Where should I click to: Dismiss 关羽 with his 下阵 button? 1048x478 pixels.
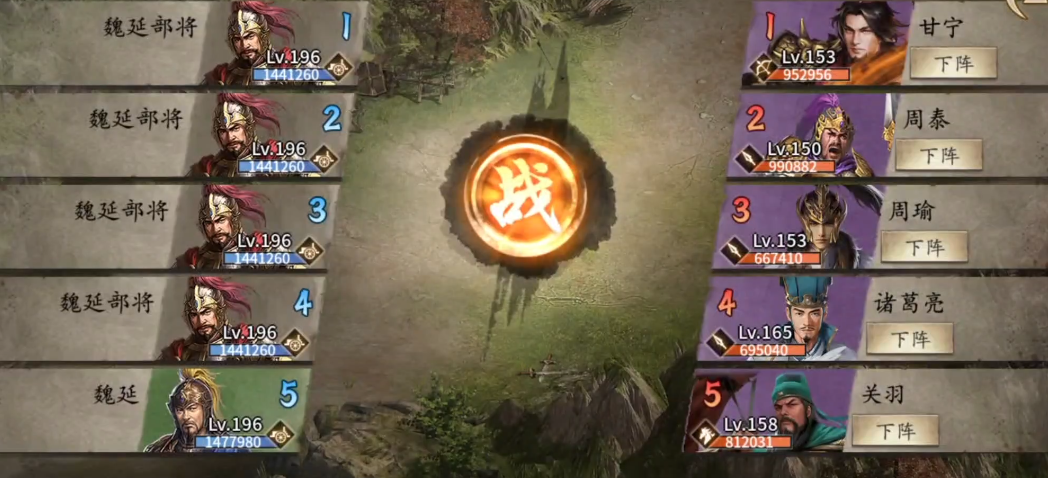895,430
